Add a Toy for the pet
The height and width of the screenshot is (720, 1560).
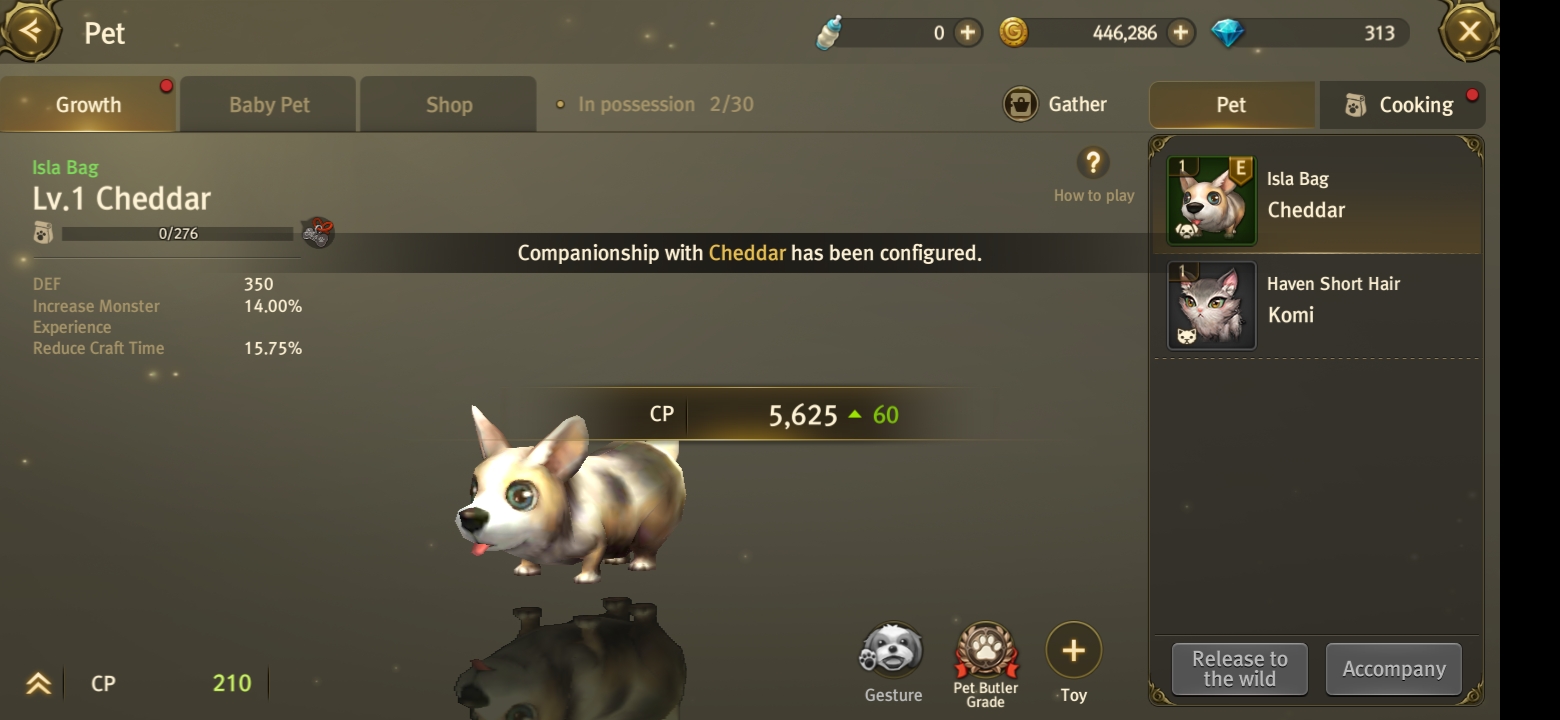1073,653
